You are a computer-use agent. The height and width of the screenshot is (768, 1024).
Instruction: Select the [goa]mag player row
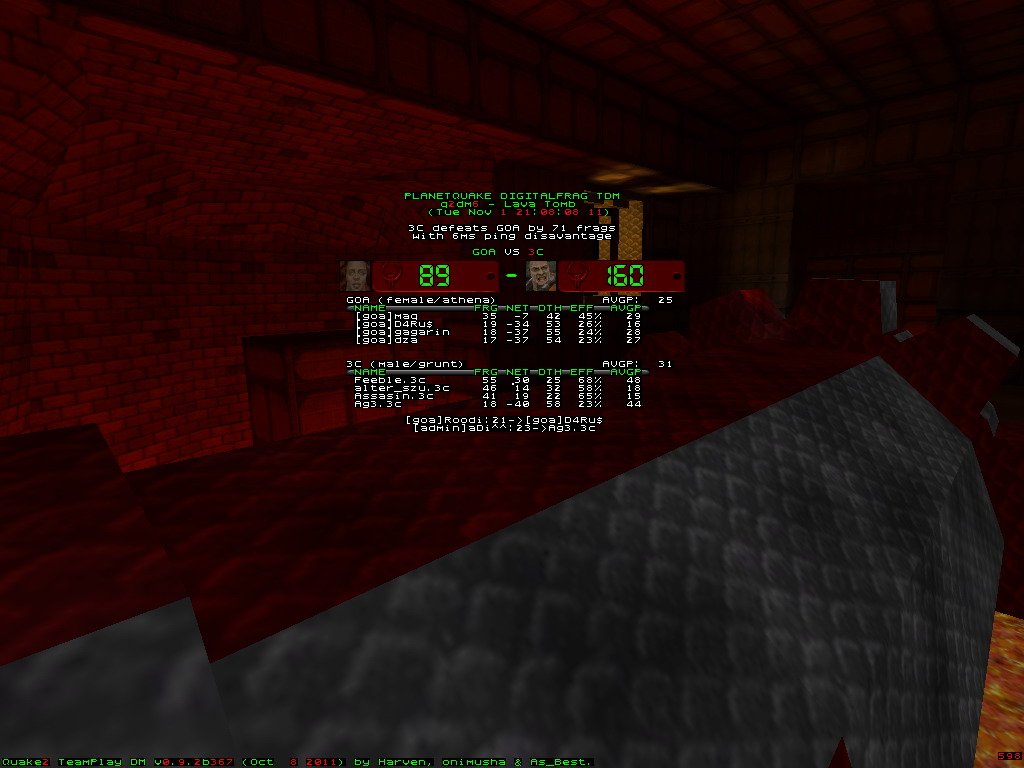tap(498, 316)
